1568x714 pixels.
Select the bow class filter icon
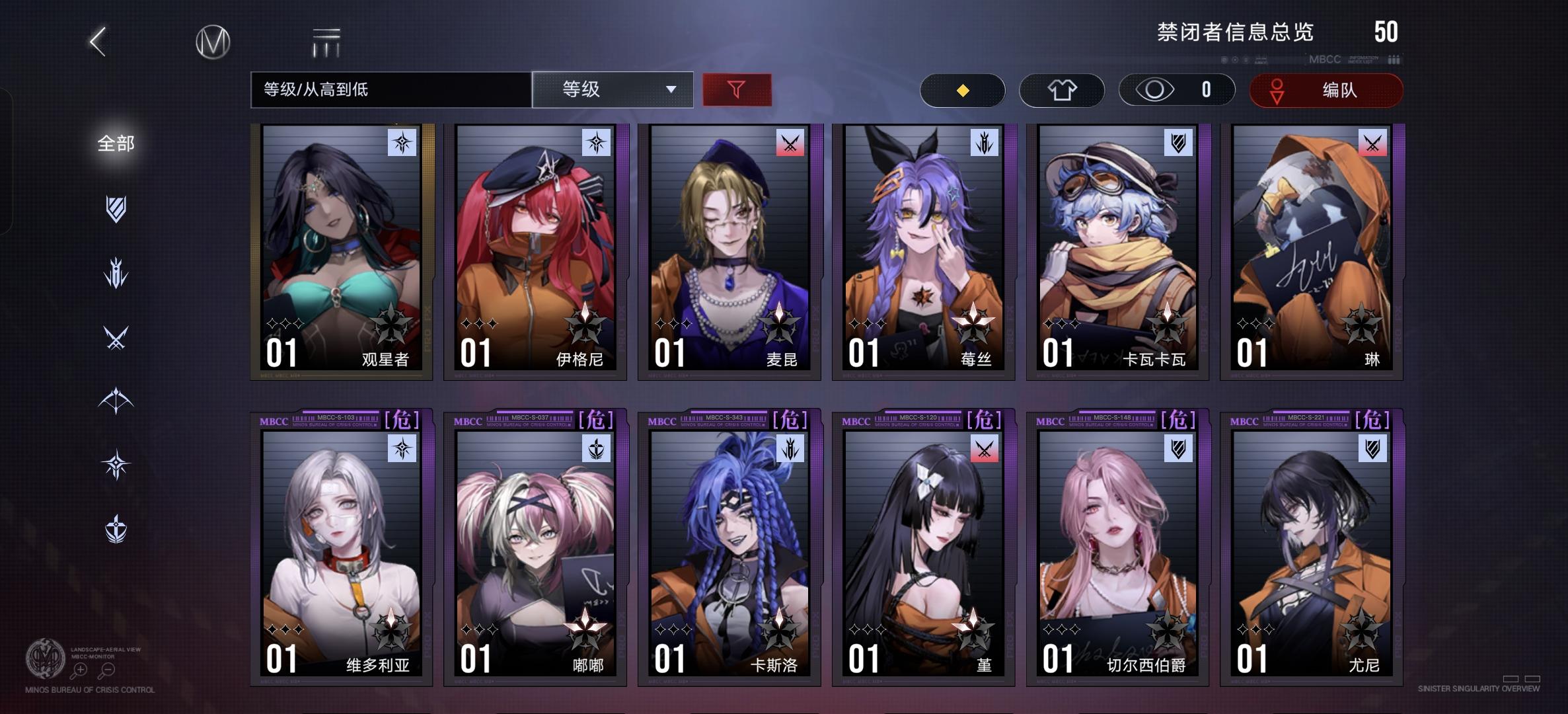116,397
